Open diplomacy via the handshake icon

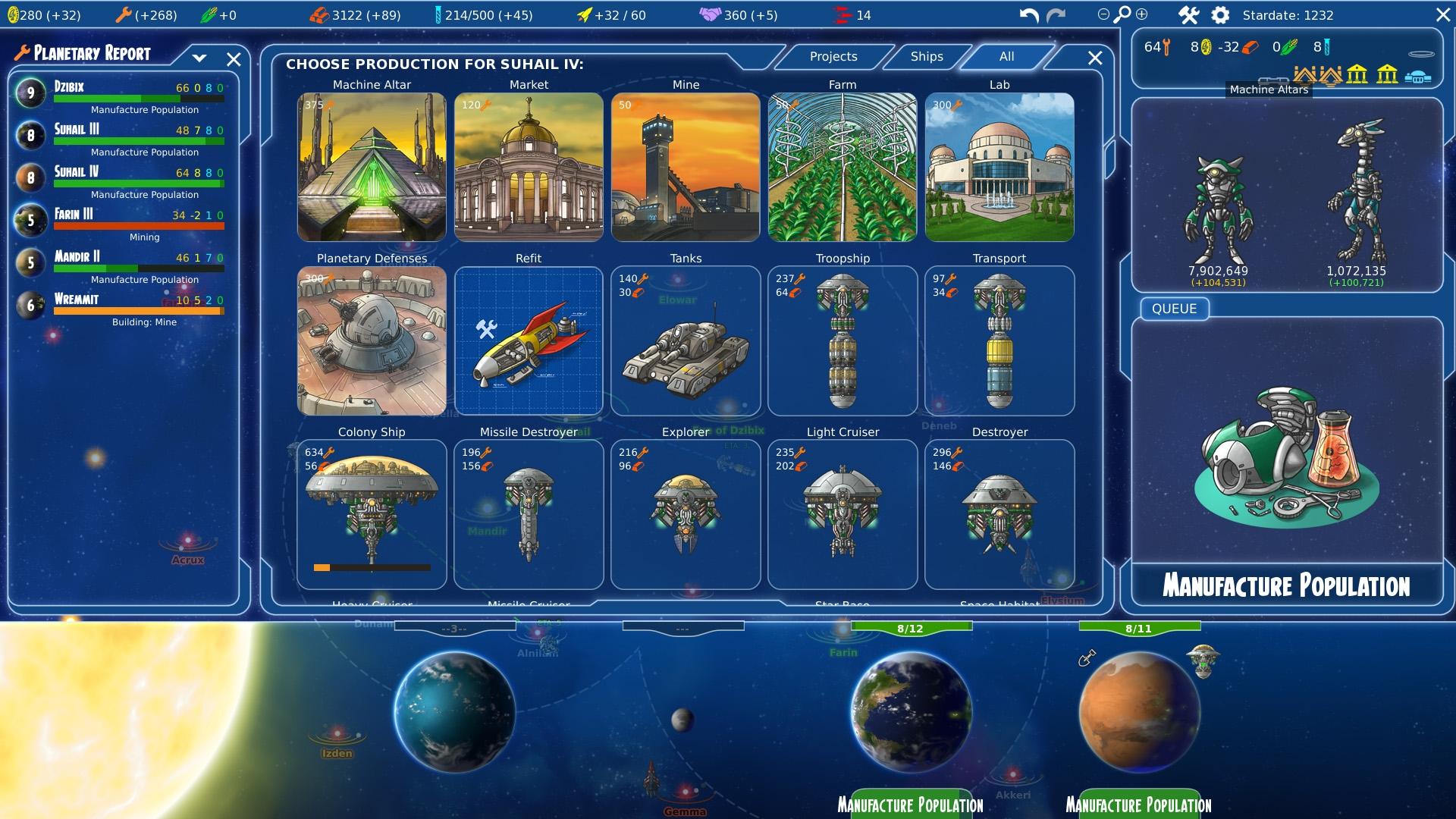coord(711,14)
